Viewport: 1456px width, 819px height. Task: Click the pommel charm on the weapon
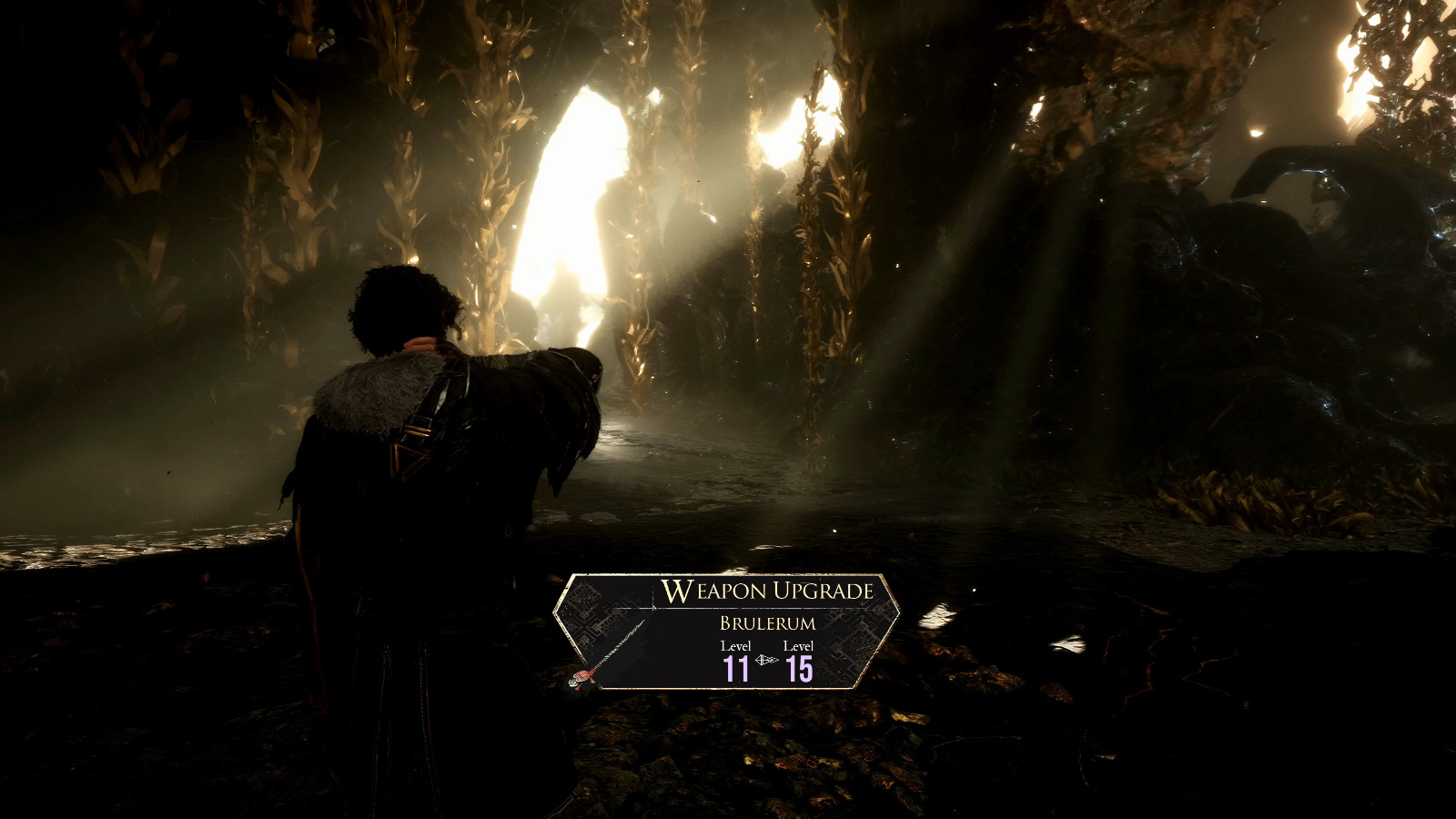[573, 683]
